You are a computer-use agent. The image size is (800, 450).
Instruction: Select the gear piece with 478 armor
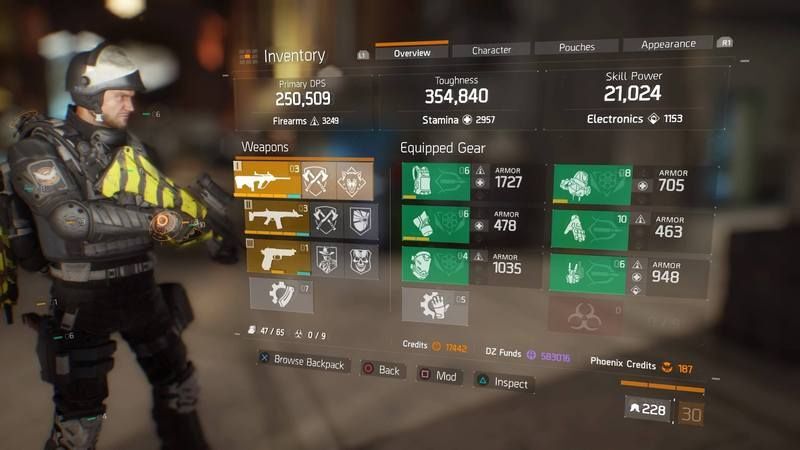[436, 223]
